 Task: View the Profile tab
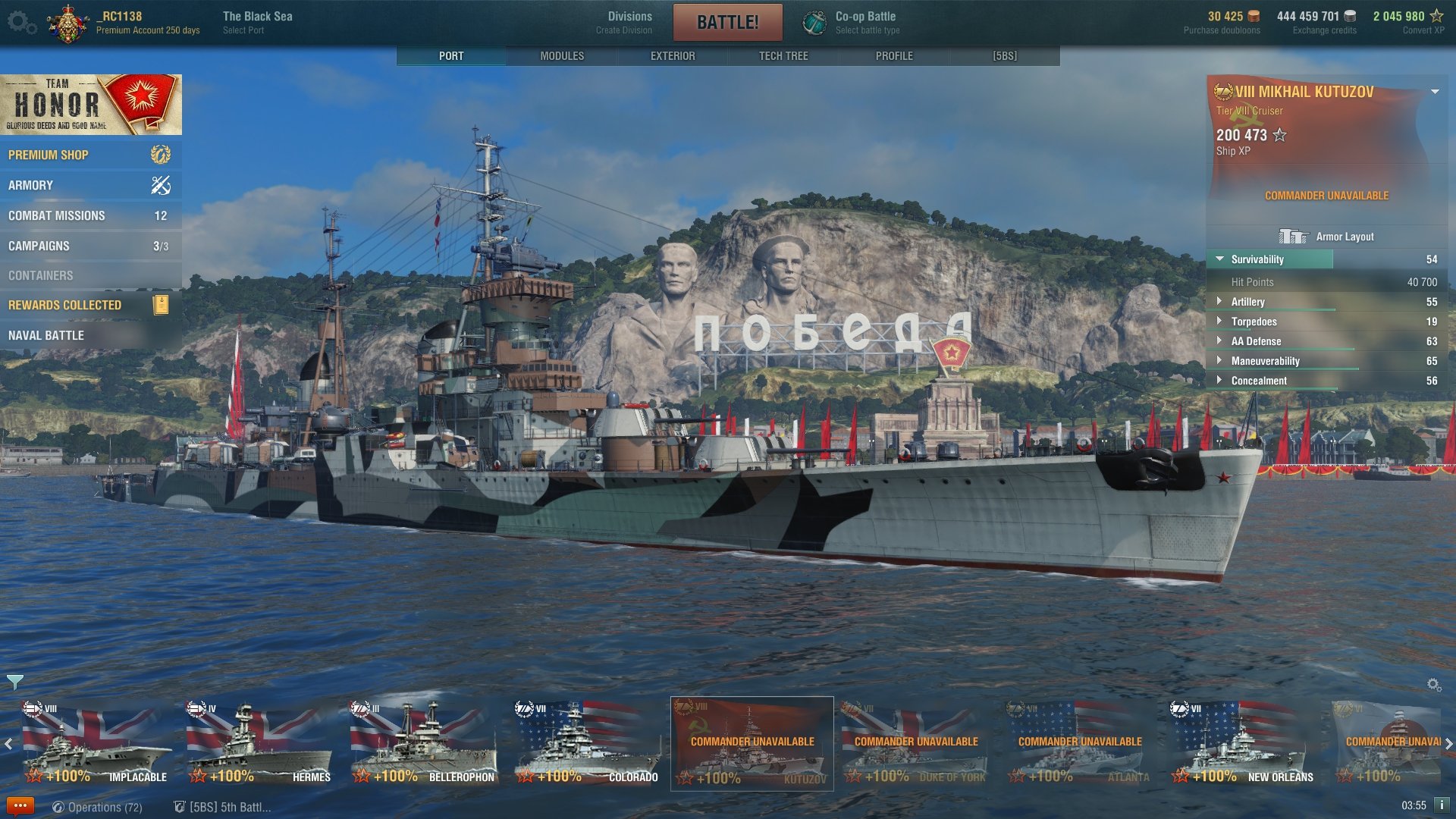(x=894, y=56)
